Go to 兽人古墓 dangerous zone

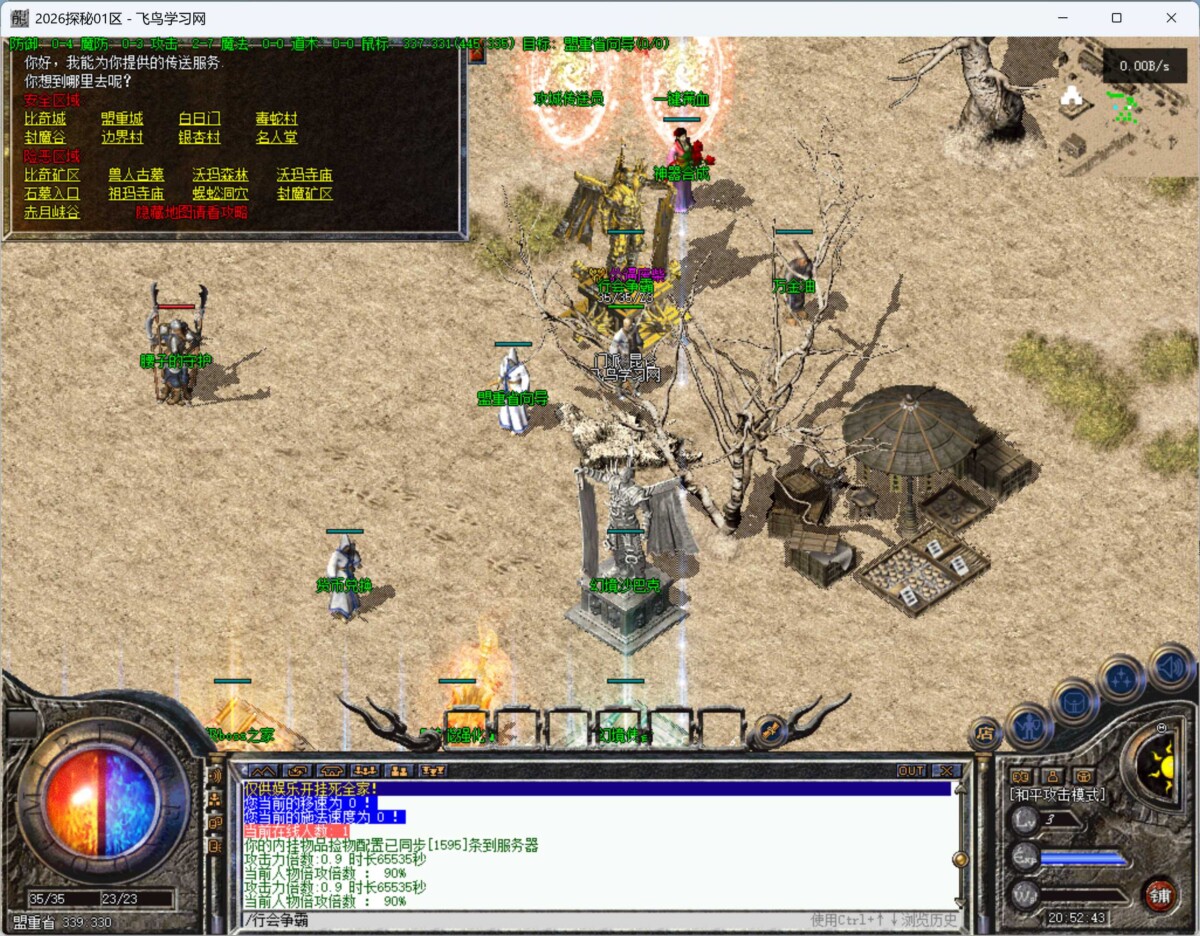[x=136, y=175]
